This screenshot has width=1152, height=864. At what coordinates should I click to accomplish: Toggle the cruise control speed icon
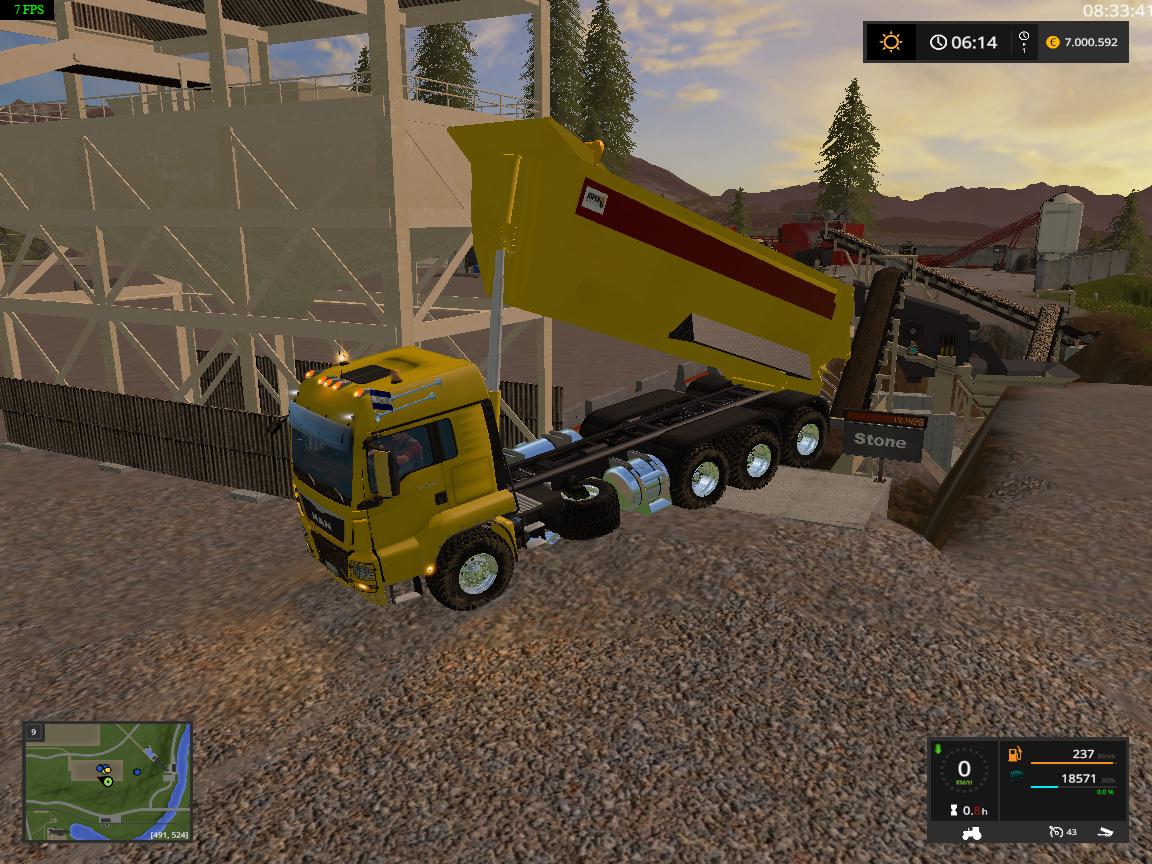point(1056,832)
